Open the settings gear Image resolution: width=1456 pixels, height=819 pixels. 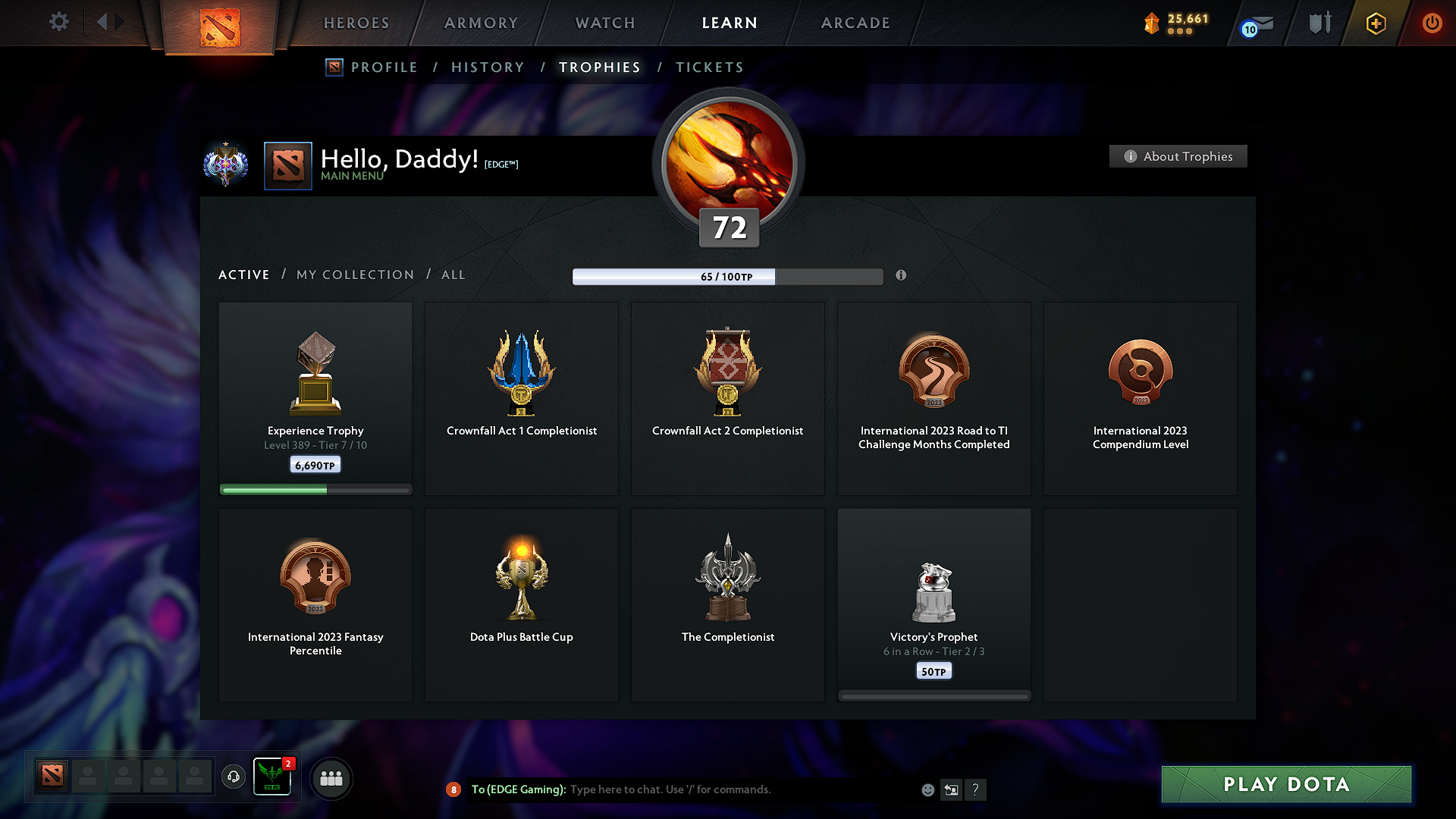point(58,22)
